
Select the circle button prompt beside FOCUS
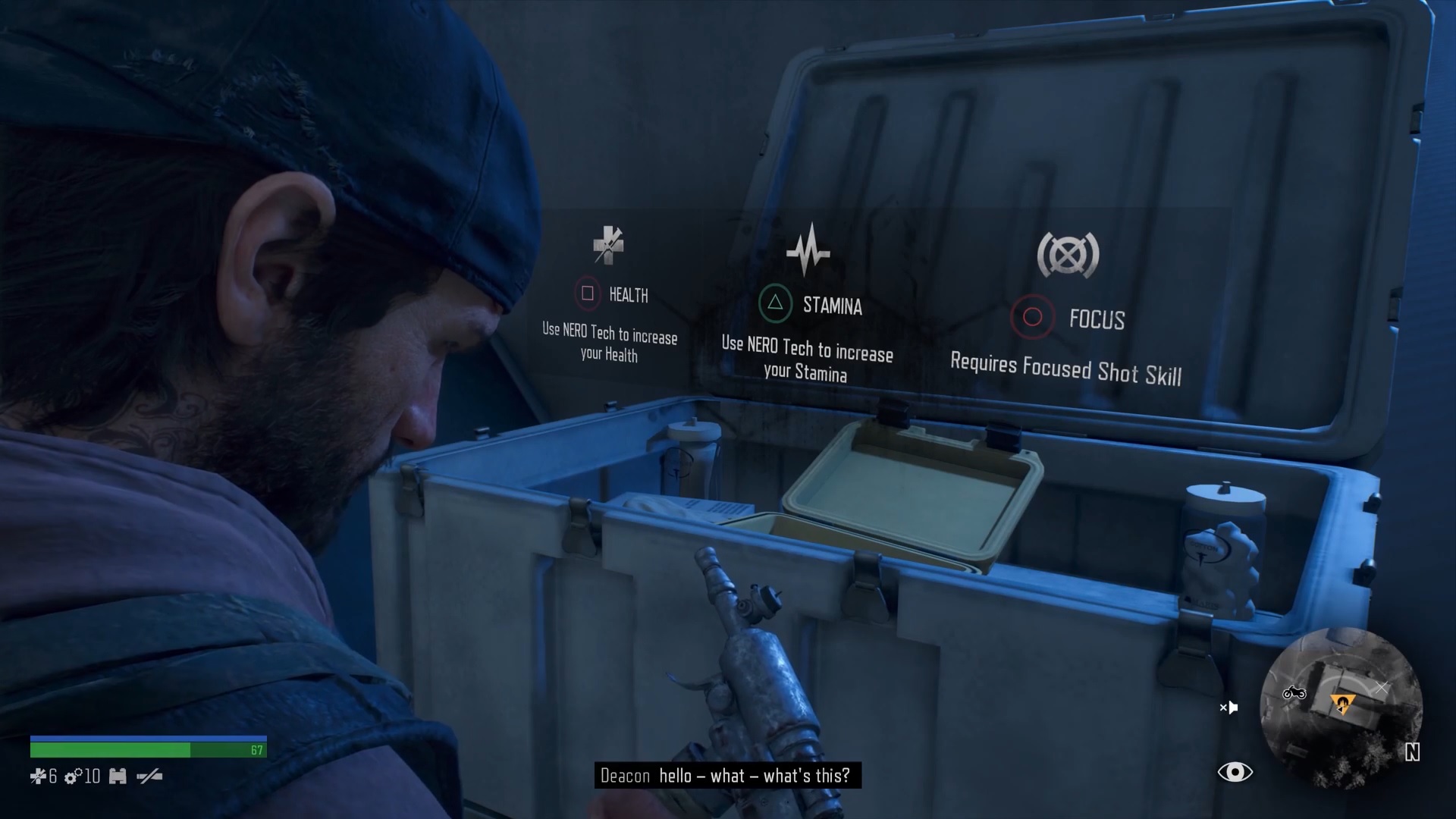click(1031, 318)
